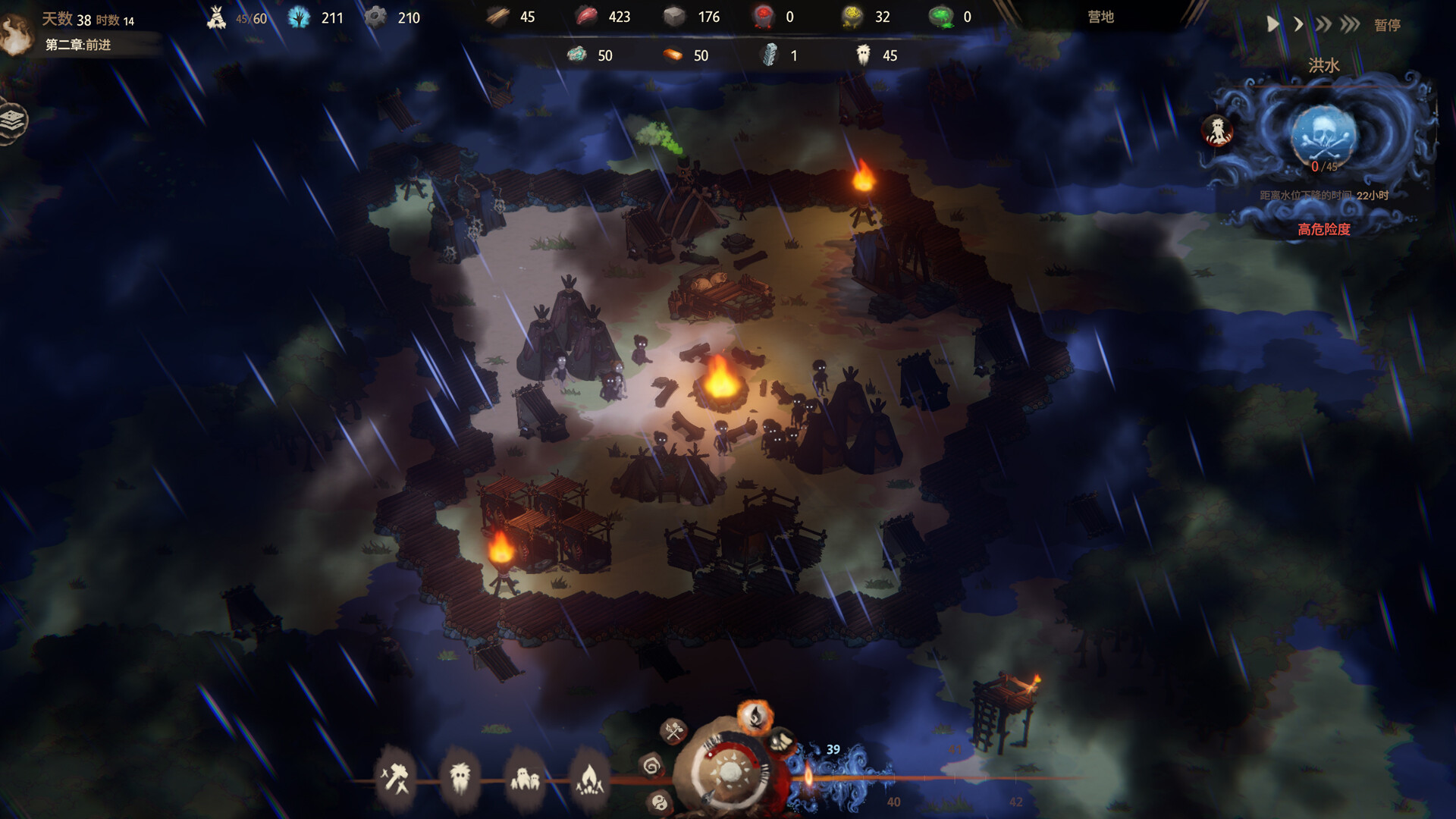Open the single villager menu
Screen dimensions: 1456x819
click(460, 778)
